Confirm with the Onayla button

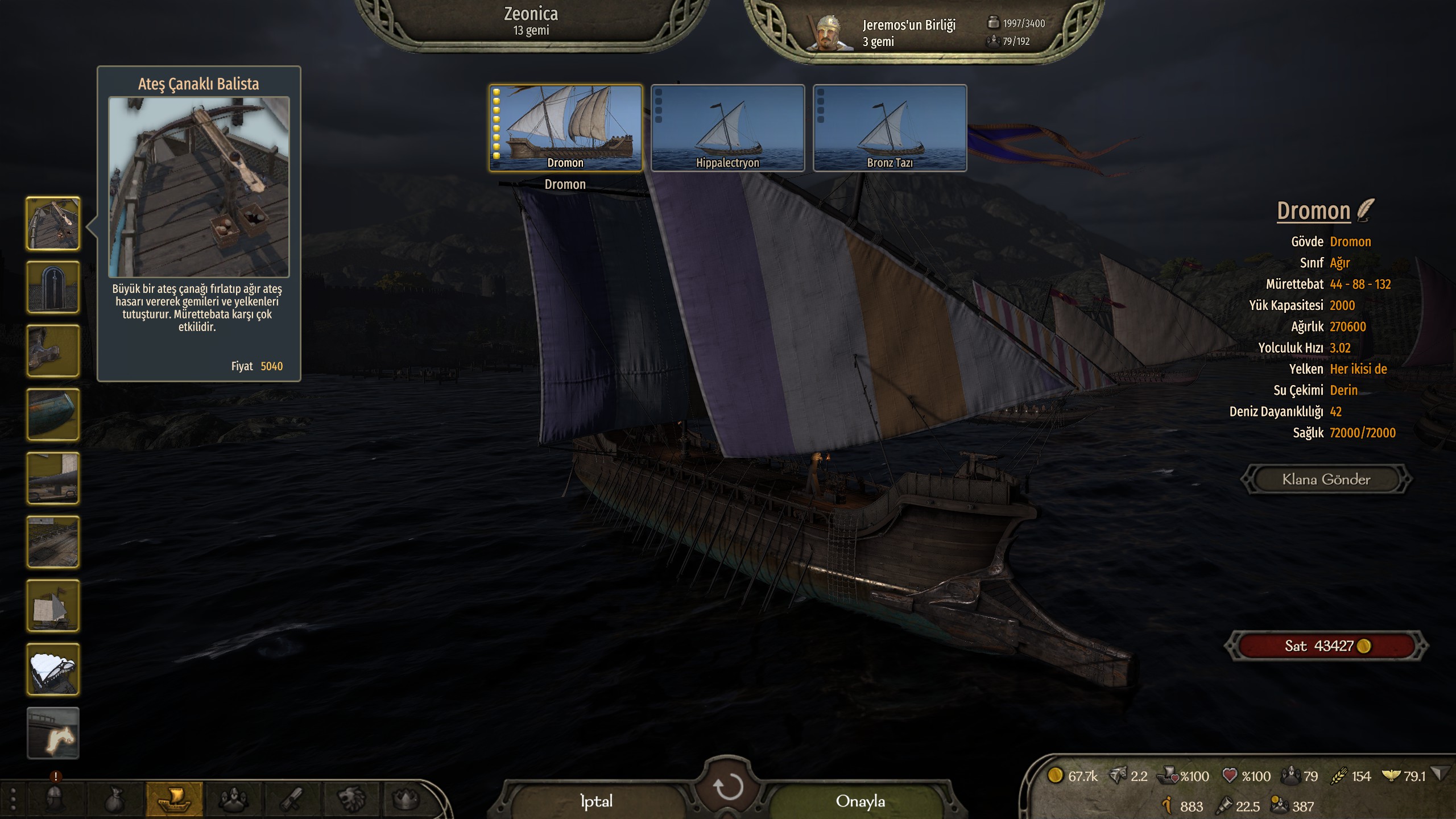click(x=860, y=801)
